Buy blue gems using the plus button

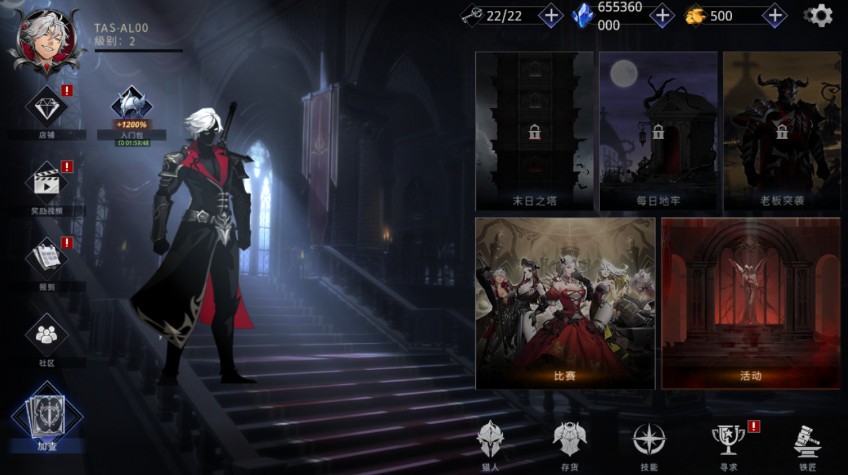pyautogui.click(x=661, y=15)
